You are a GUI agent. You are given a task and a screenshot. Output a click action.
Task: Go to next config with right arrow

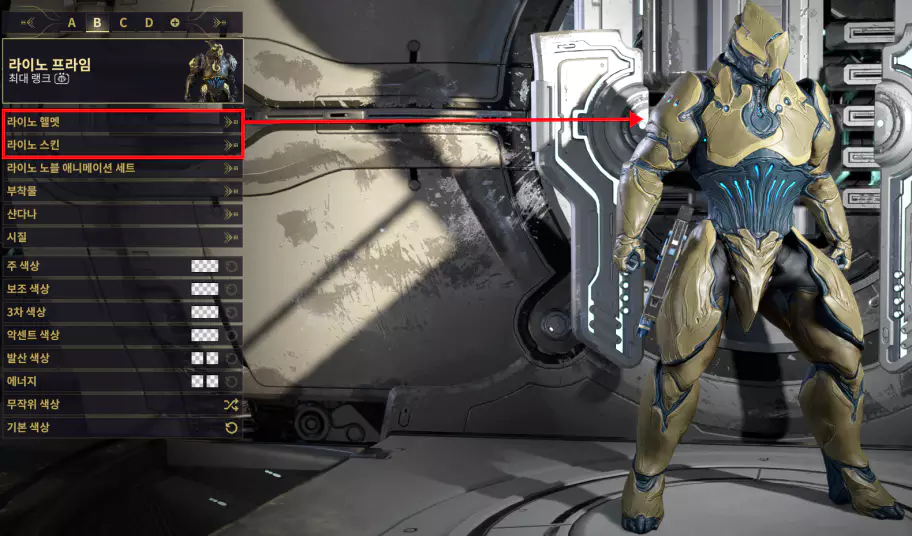point(220,22)
